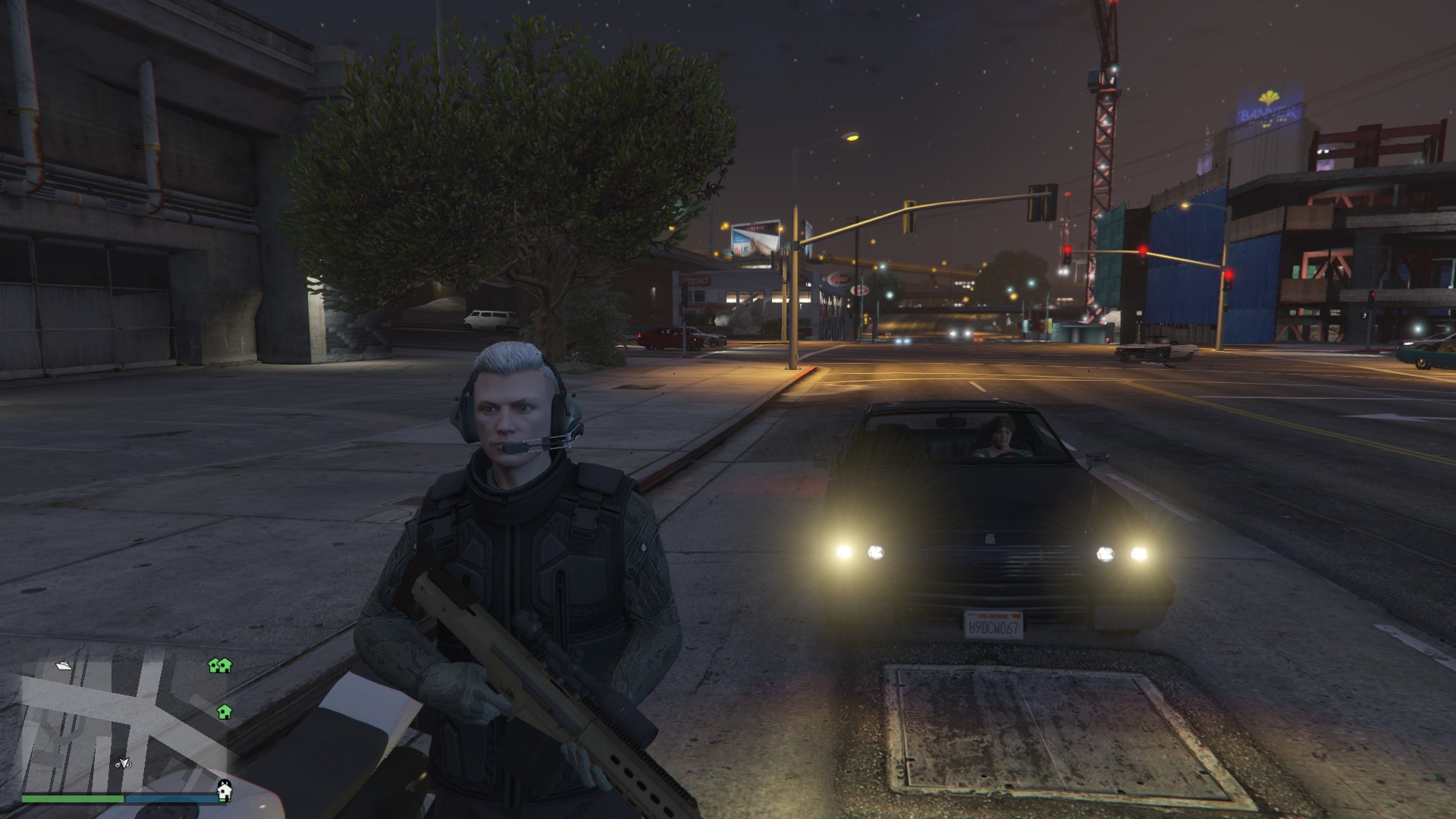This screenshot has height=819, width=1456.
Task: Click the motorcycle blip on the minimap
Action: point(123,764)
